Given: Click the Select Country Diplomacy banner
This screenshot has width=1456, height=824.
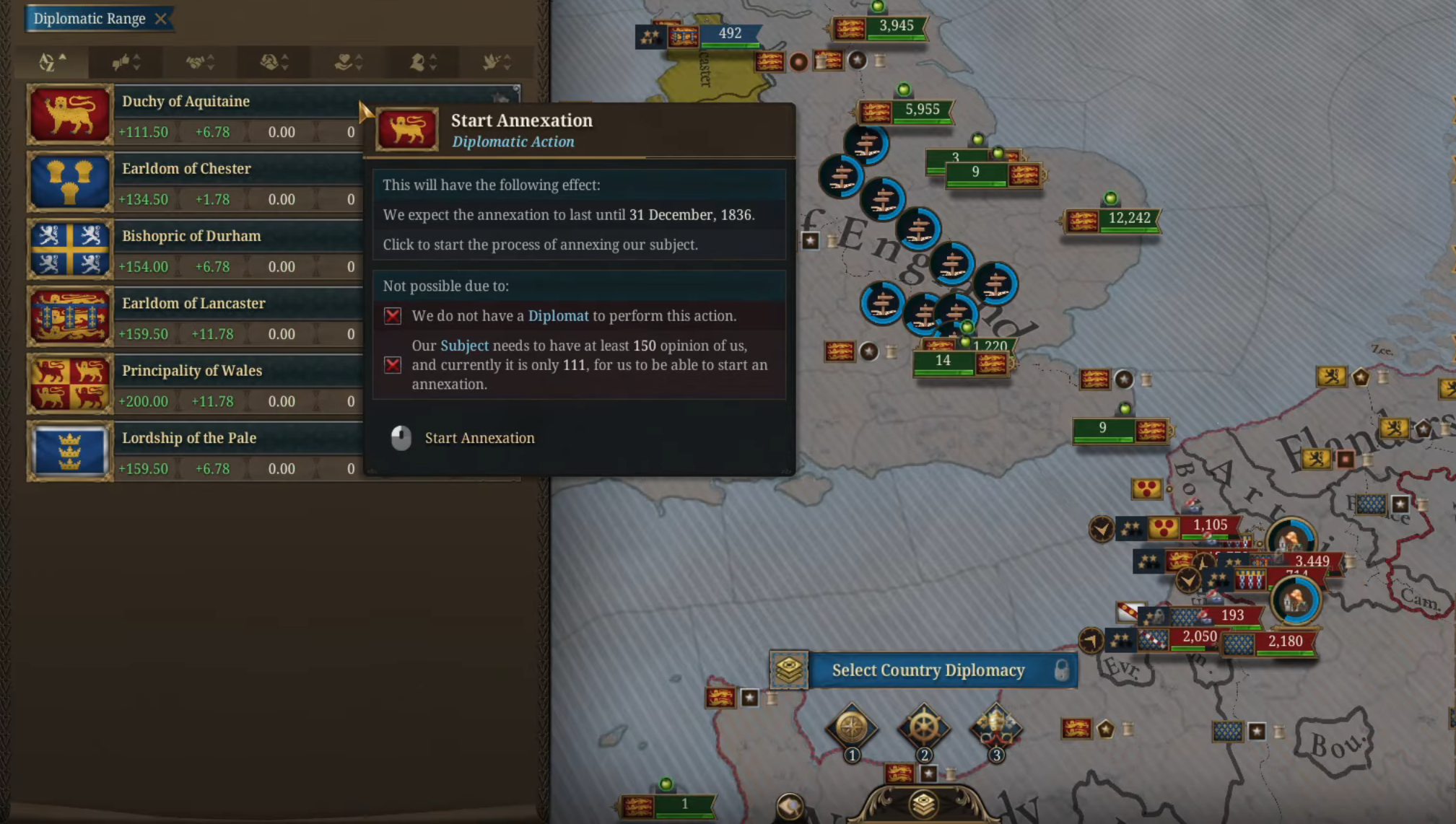Looking at the screenshot, I should [x=929, y=670].
